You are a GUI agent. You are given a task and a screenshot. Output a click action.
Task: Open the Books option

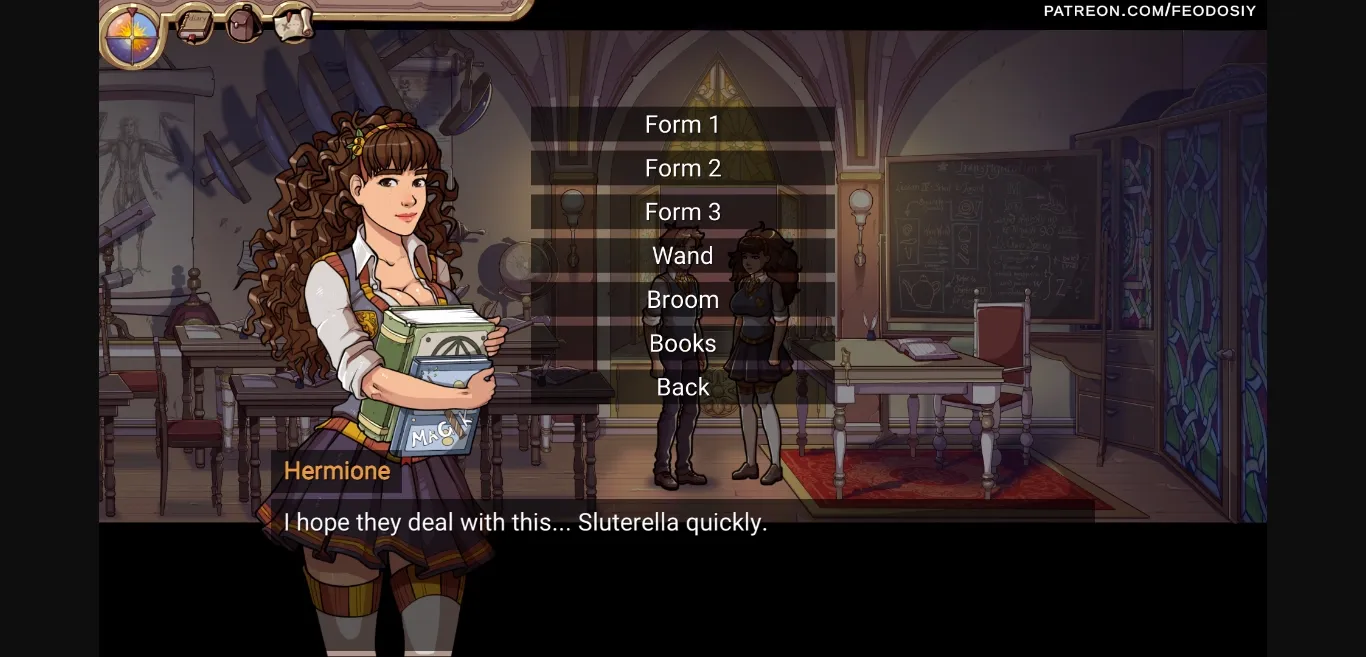click(683, 344)
